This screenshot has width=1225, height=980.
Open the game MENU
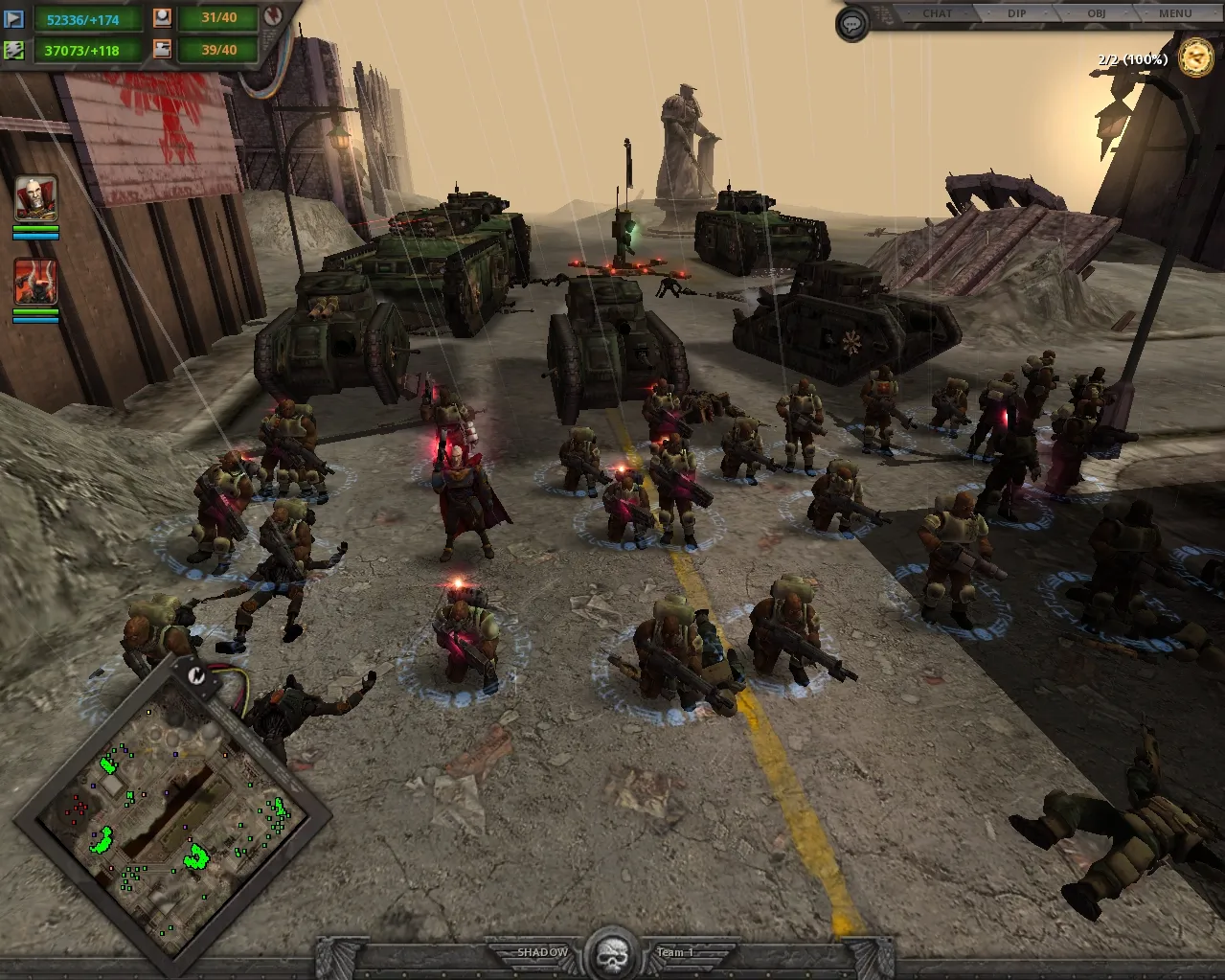[1175, 13]
